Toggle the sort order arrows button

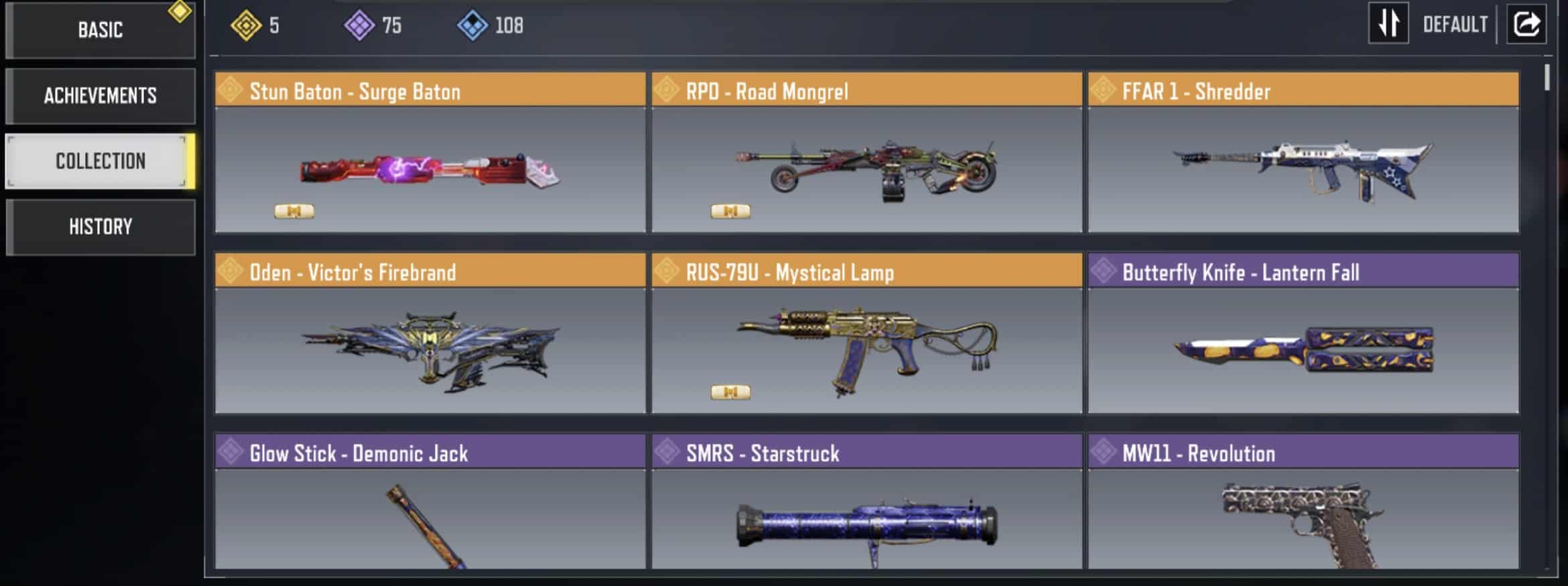pos(1388,24)
